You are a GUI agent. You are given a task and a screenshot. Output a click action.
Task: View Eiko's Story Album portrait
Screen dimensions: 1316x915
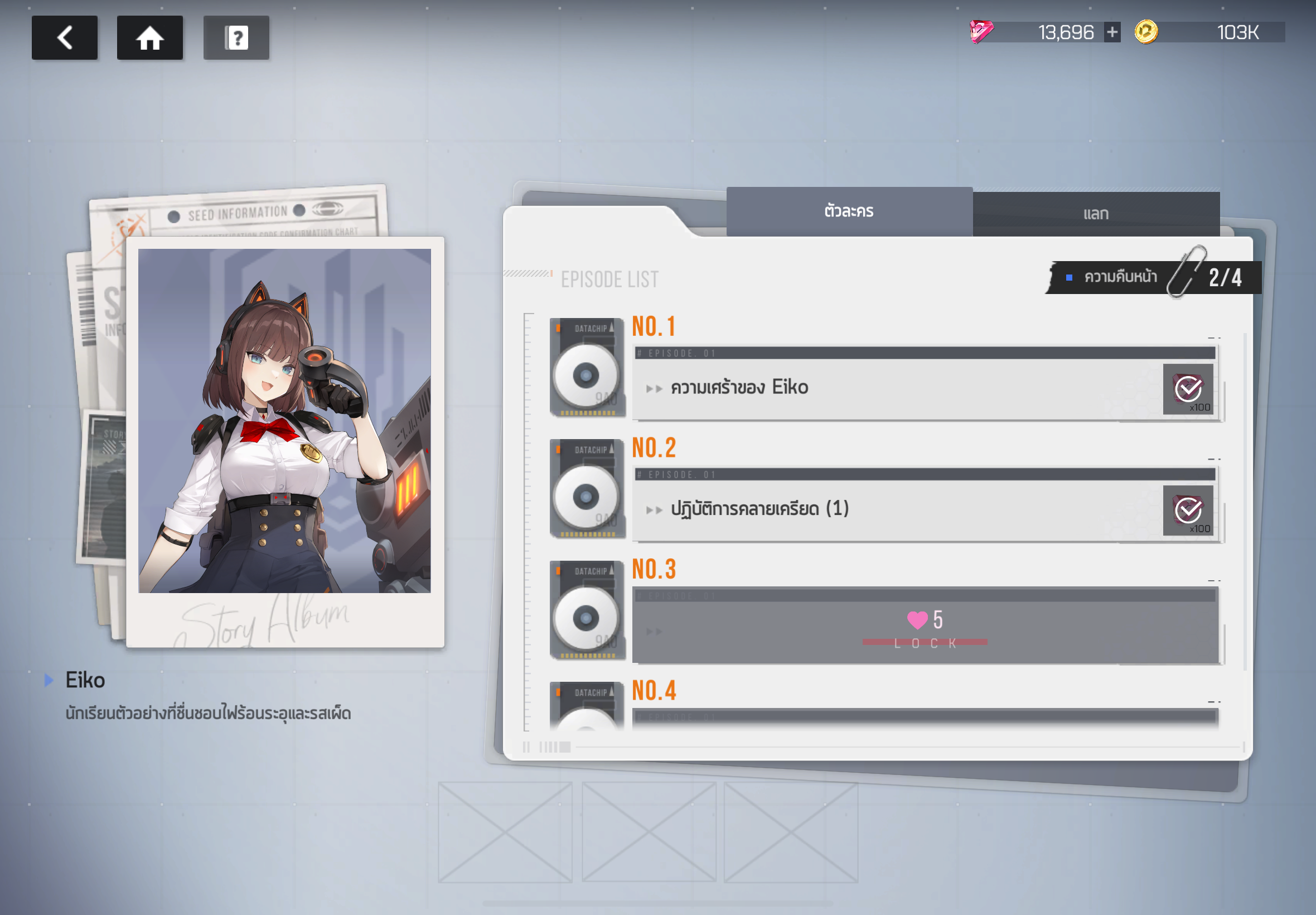tap(284, 420)
